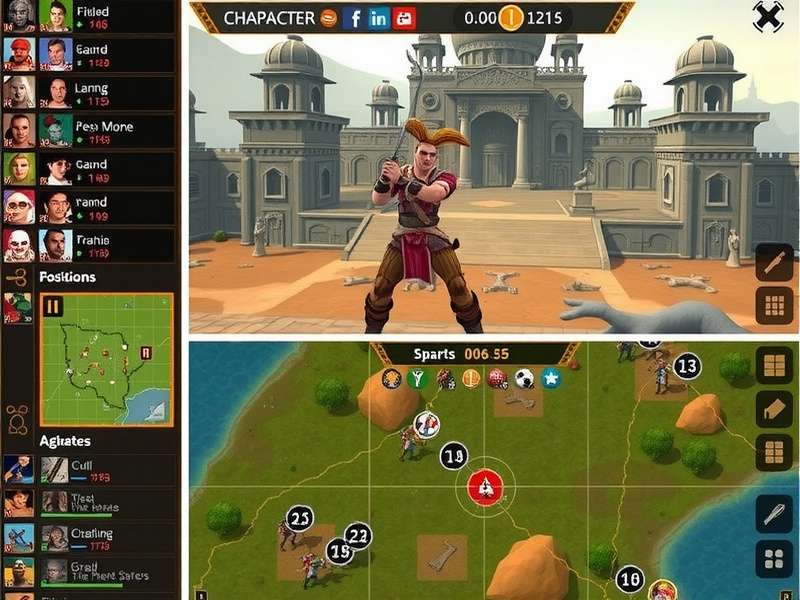800x600 pixels.
Task: Open the Facebook share link
Action: (x=353, y=18)
